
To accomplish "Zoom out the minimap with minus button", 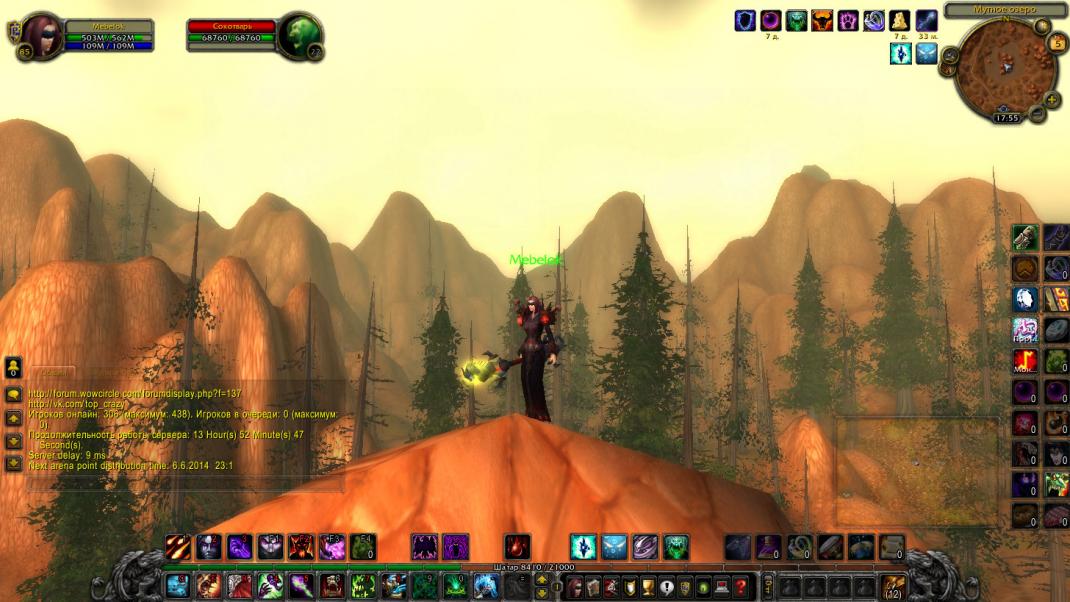I will (1038, 114).
